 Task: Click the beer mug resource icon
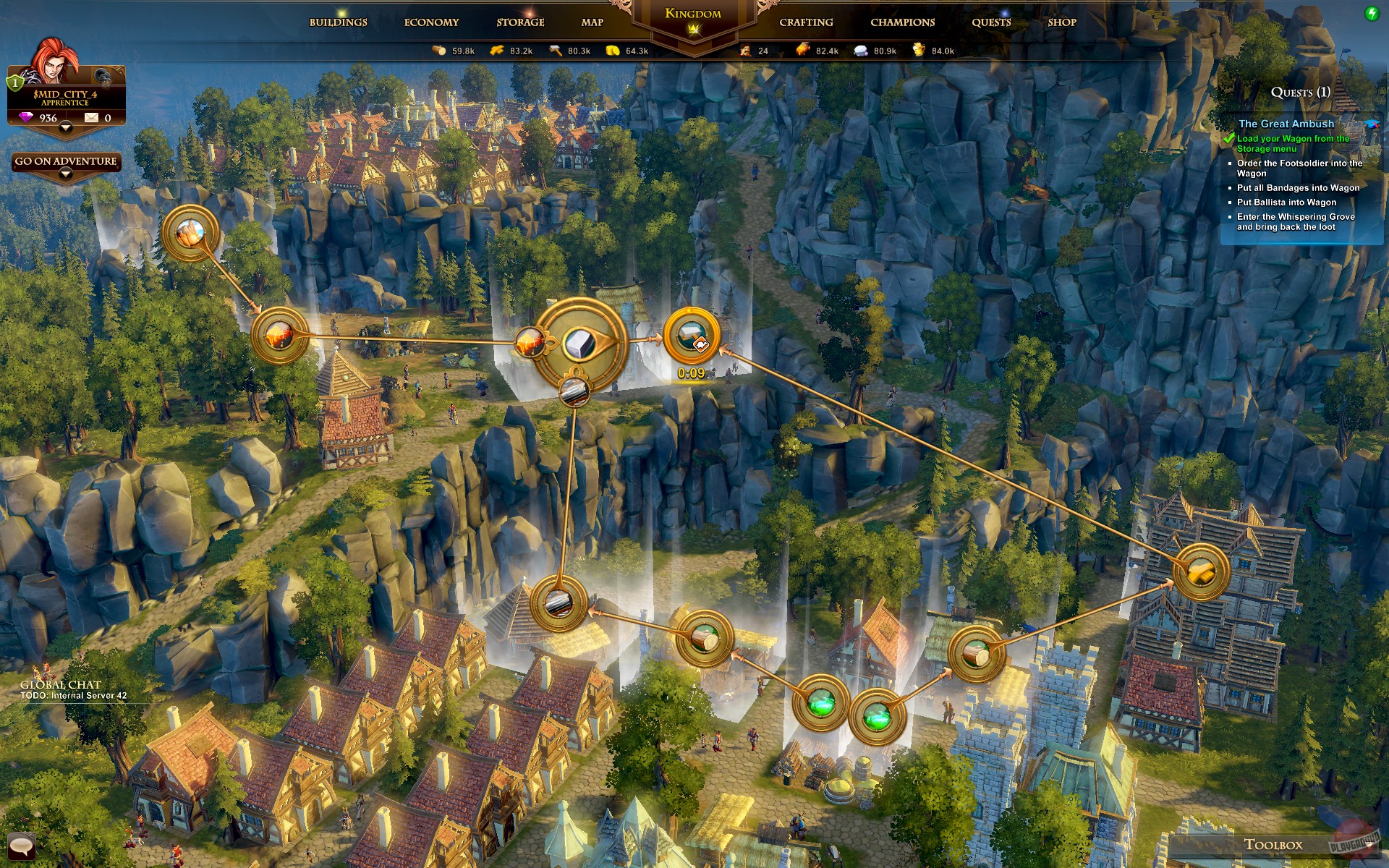(917, 51)
